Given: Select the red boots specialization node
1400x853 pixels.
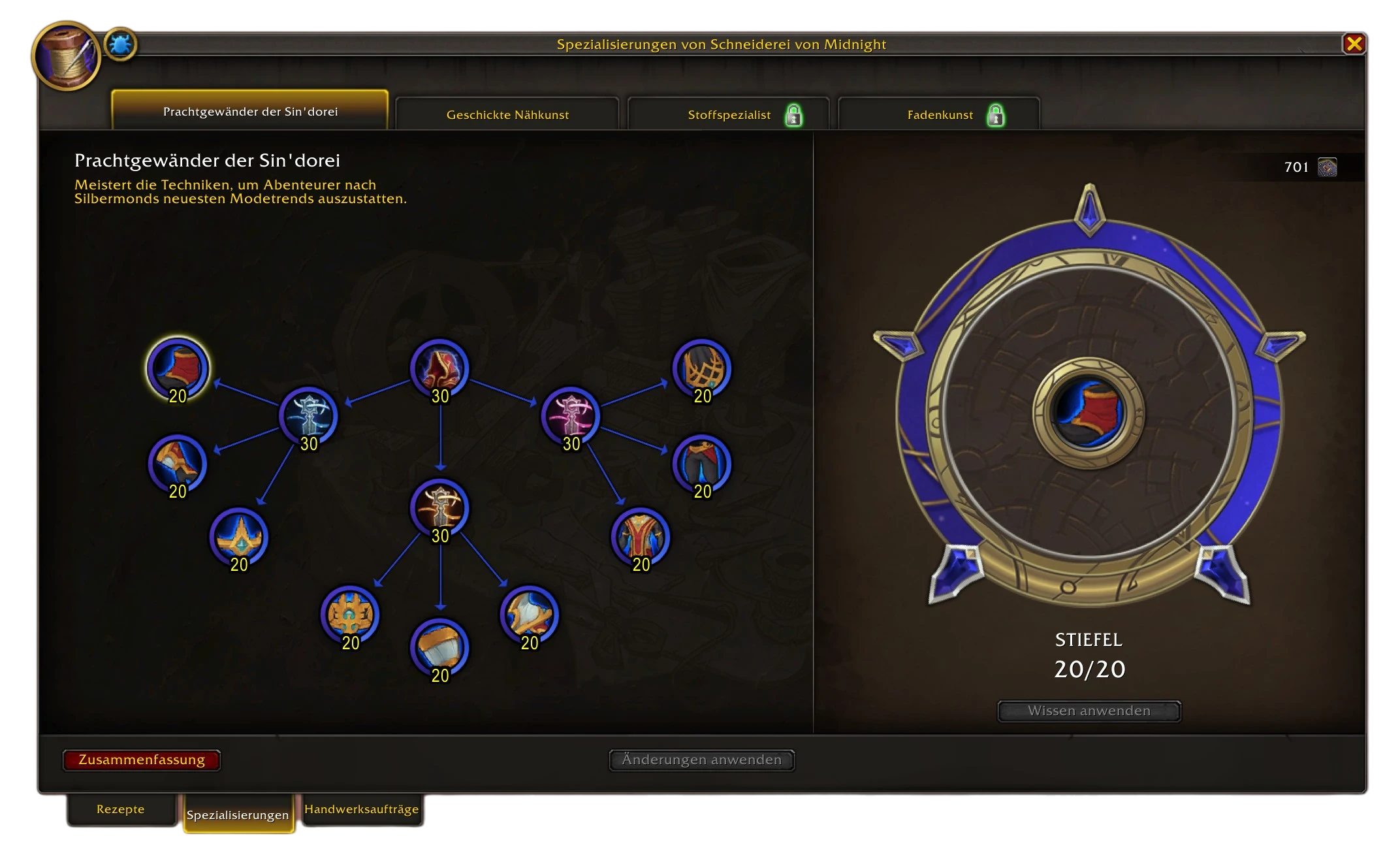Looking at the screenshot, I should coord(178,367).
